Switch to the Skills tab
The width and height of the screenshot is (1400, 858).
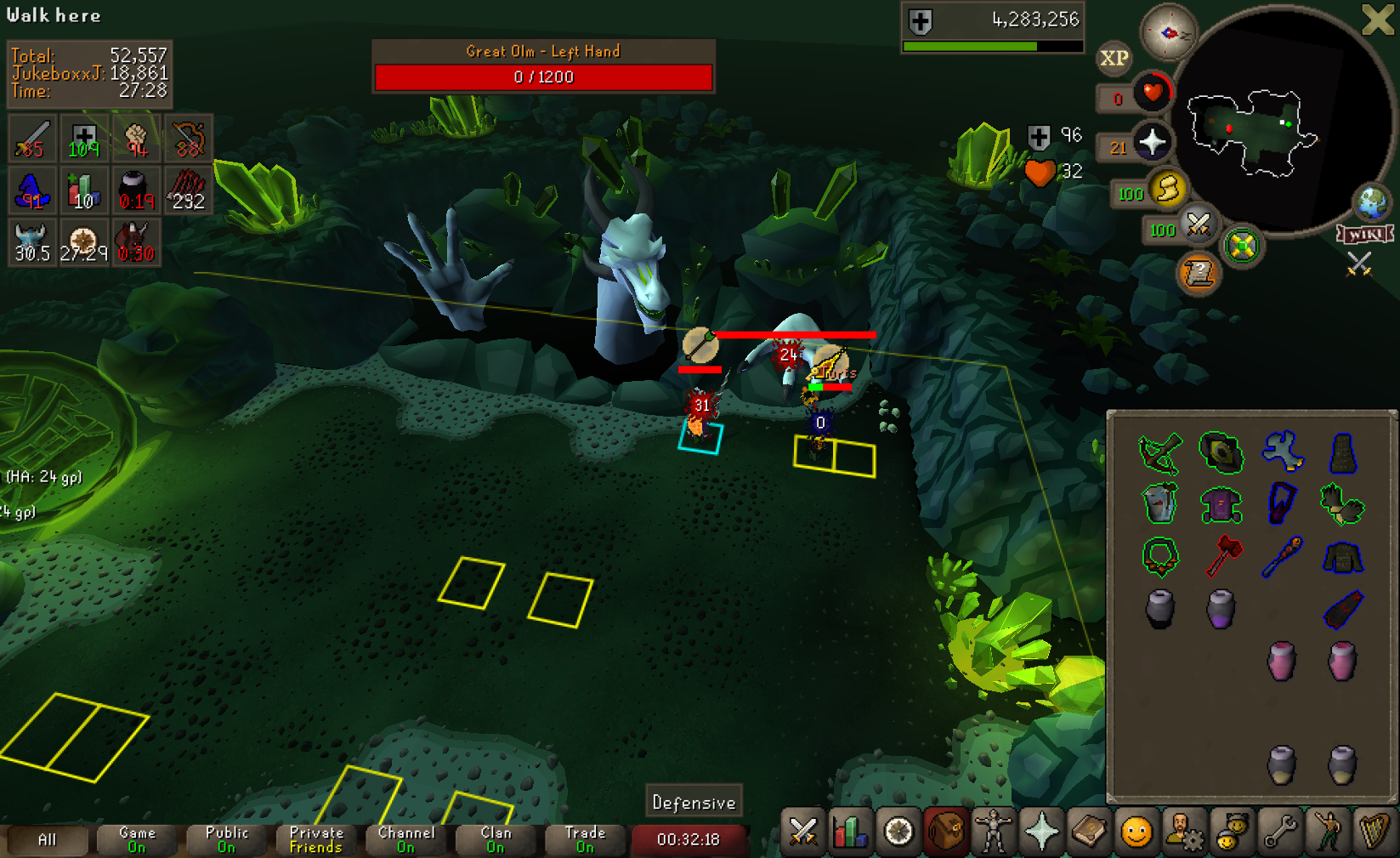(x=850, y=832)
